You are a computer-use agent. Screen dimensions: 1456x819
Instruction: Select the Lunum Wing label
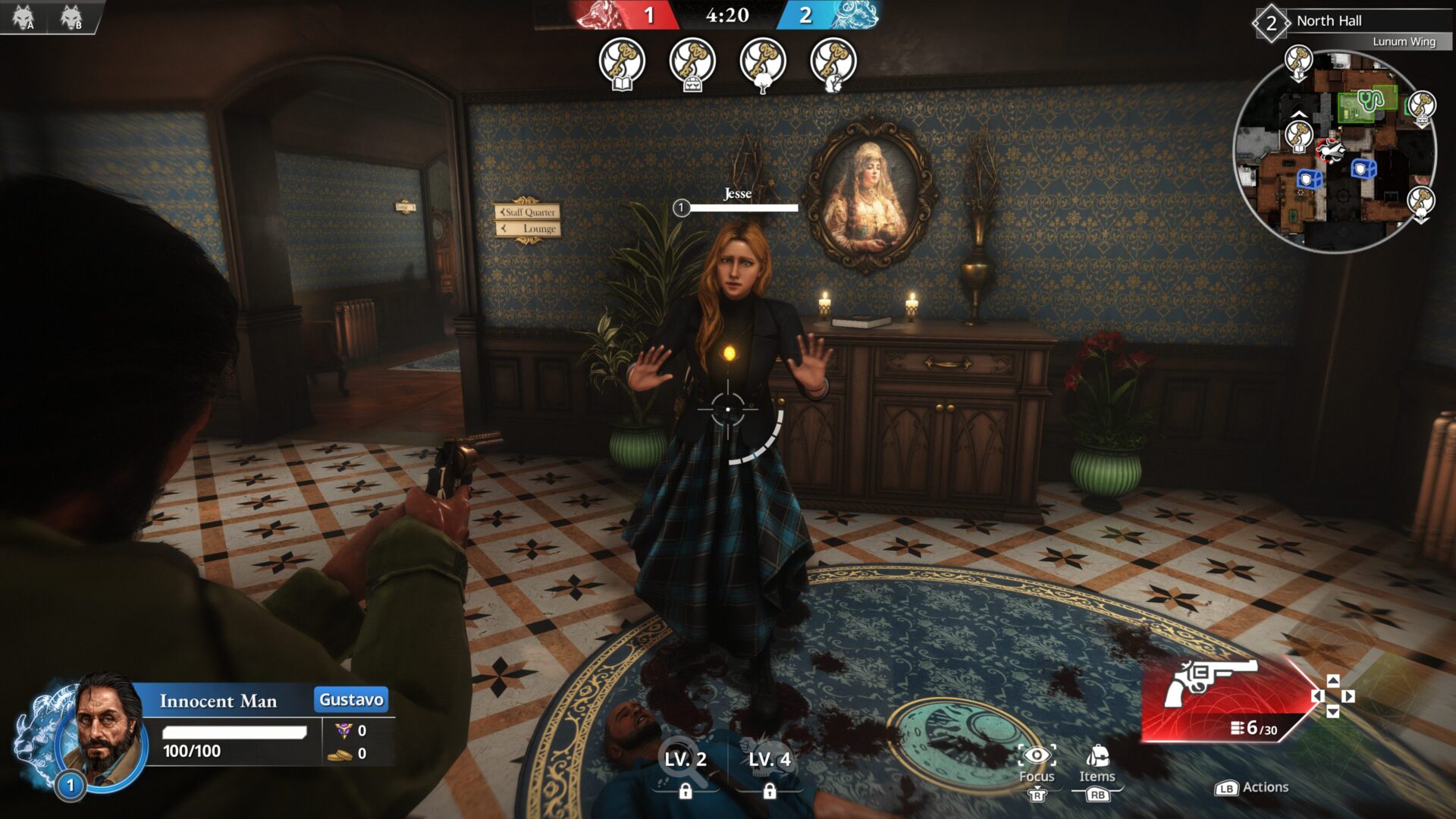[x=1403, y=43]
